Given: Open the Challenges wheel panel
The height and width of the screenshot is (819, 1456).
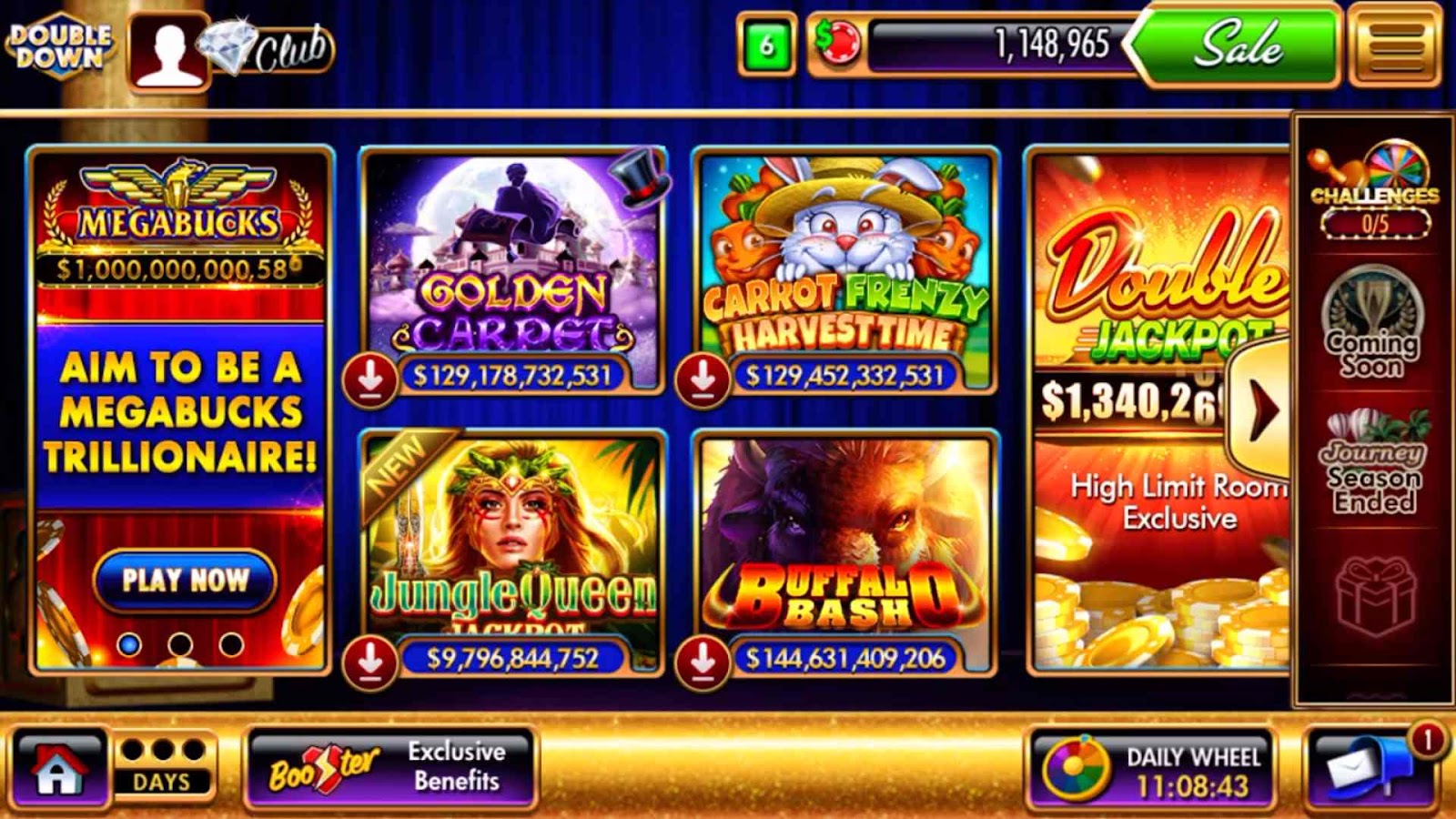Looking at the screenshot, I should point(1374,193).
